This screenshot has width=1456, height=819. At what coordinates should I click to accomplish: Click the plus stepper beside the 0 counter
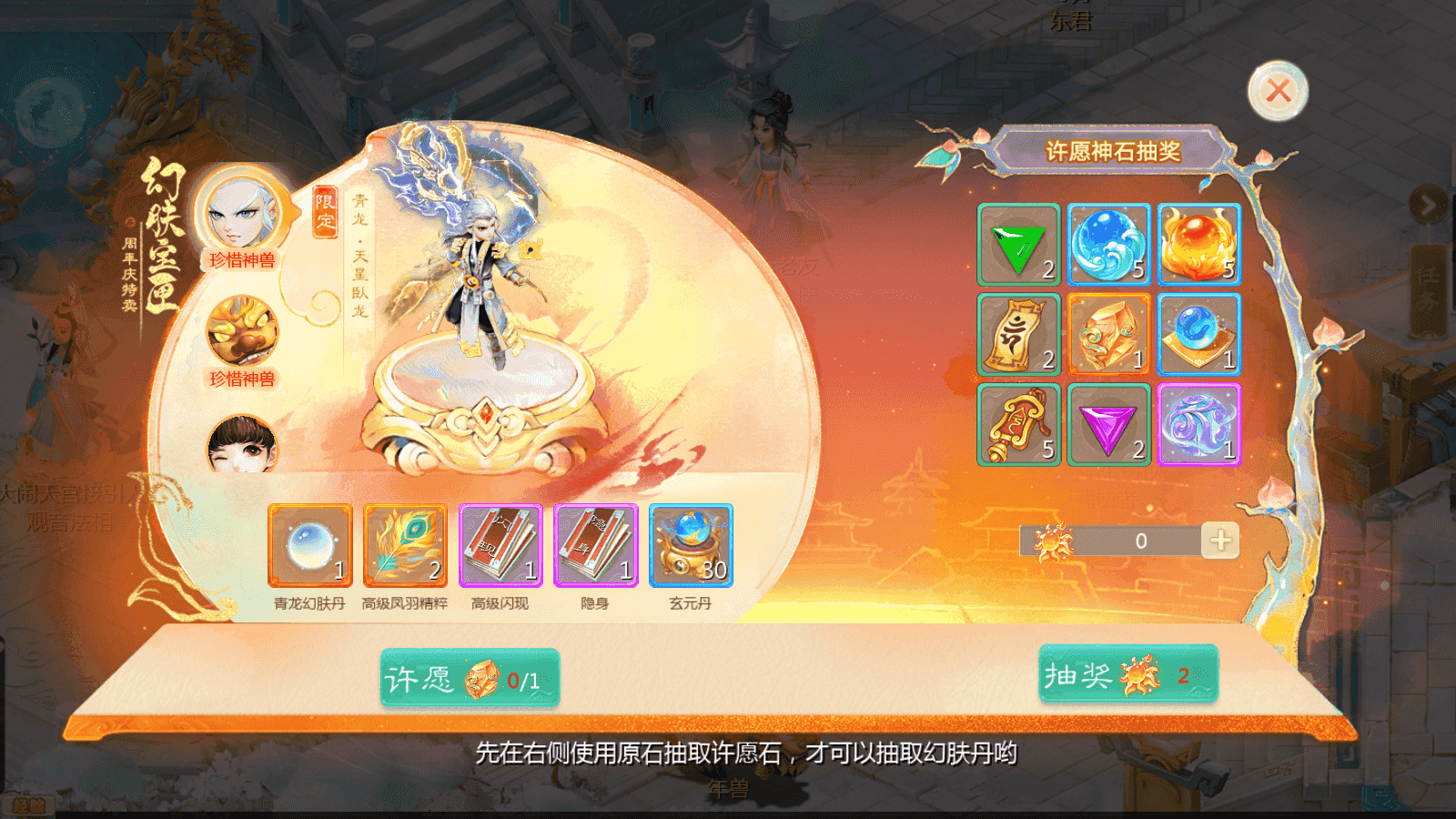point(1220,540)
